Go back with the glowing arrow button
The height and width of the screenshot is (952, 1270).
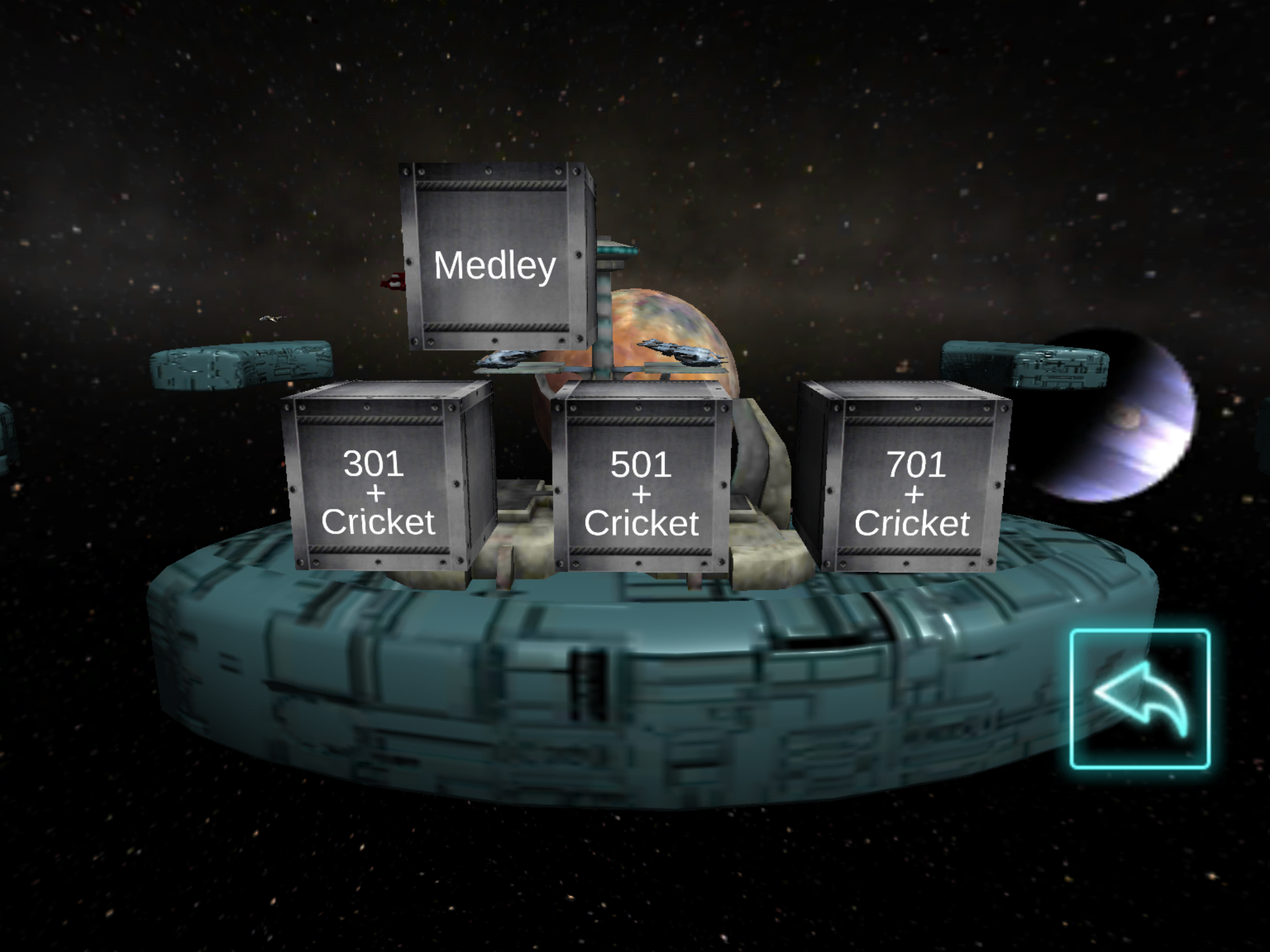[1140, 699]
